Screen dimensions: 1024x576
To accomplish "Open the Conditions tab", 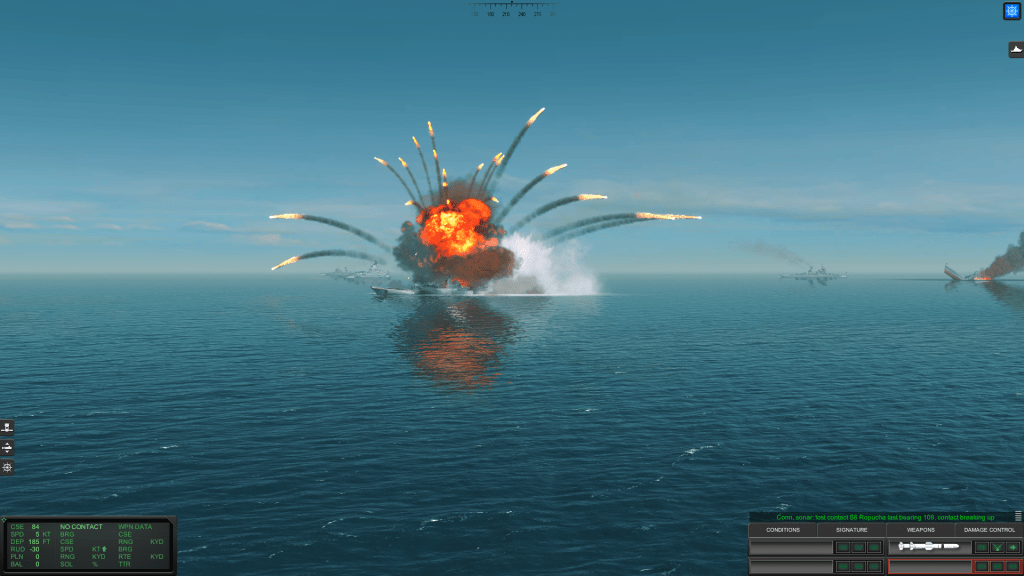I will [783, 530].
